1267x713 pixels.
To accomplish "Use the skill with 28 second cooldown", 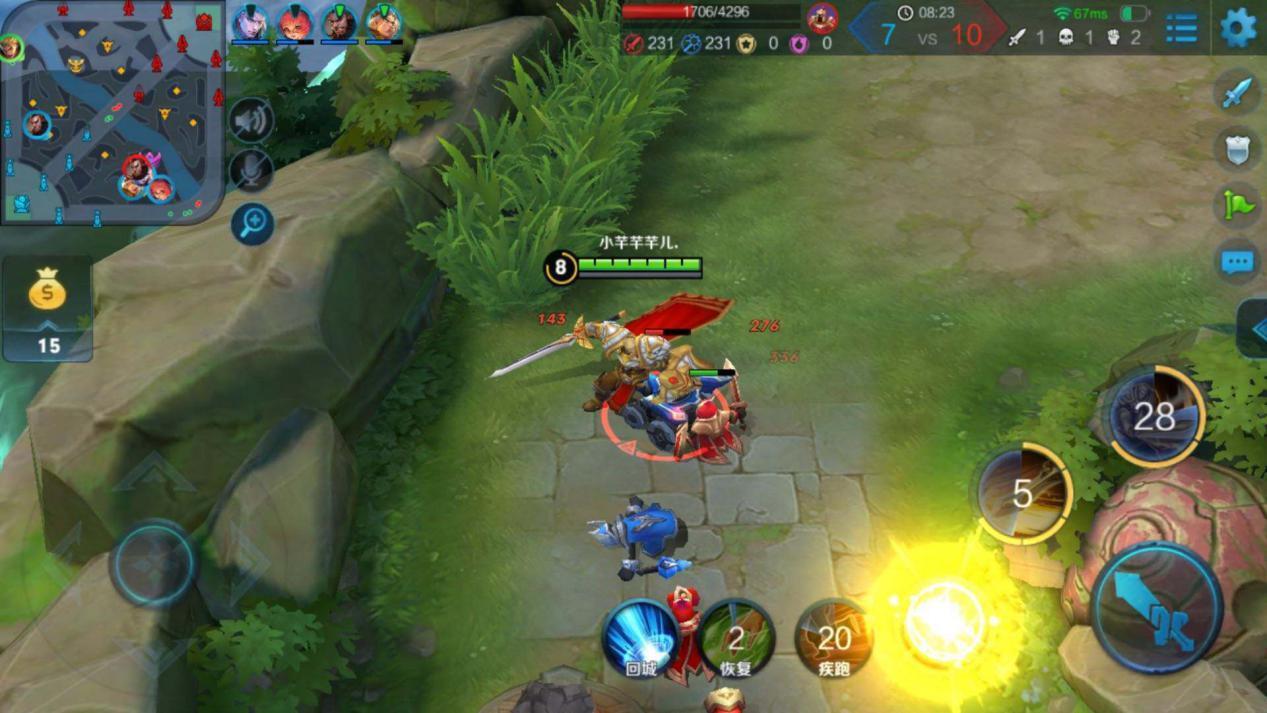I will [1155, 417].
